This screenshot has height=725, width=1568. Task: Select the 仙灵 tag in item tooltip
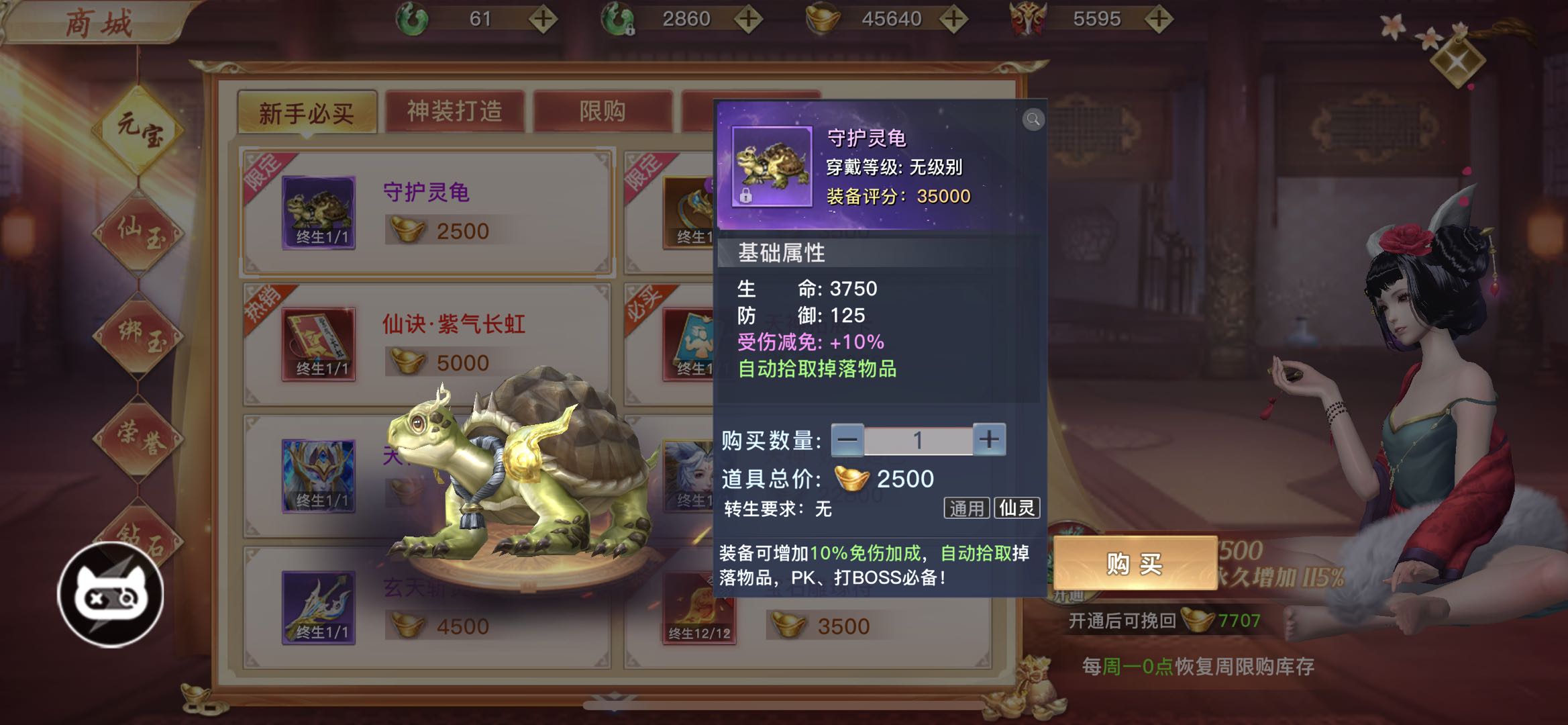(x=1016, y=508)
